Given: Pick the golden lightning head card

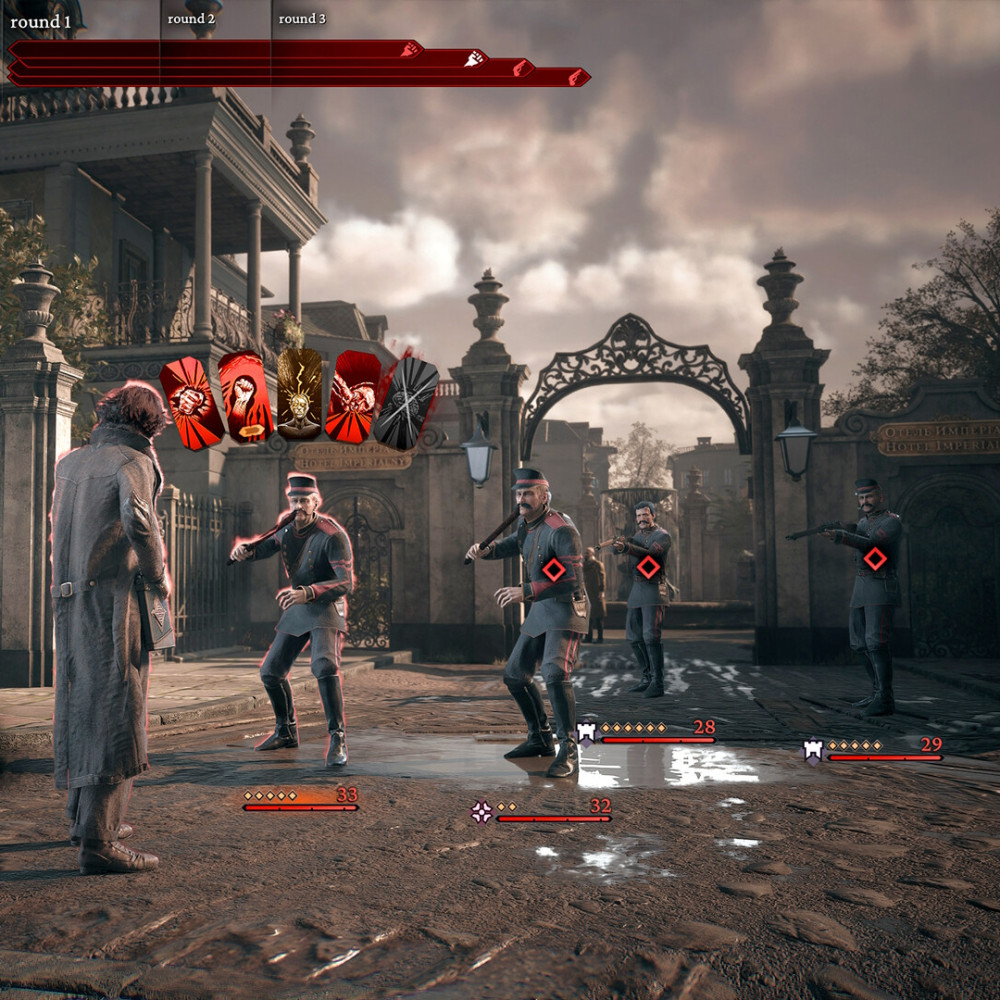Looking at the screenshot, I should [x=299, y=393].
